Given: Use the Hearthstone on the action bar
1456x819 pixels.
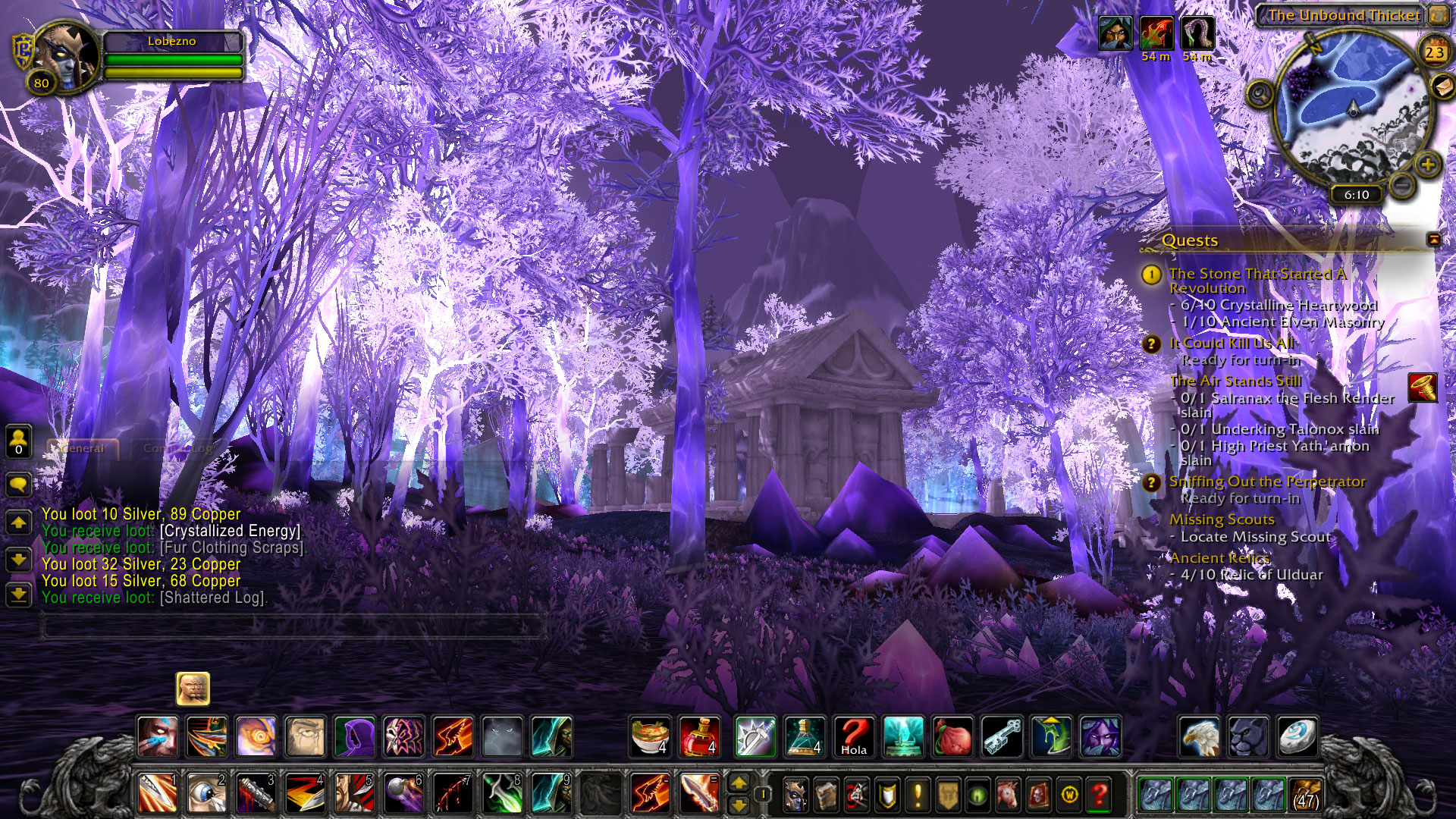Looking at the screenshot, I should [1297, 736].
